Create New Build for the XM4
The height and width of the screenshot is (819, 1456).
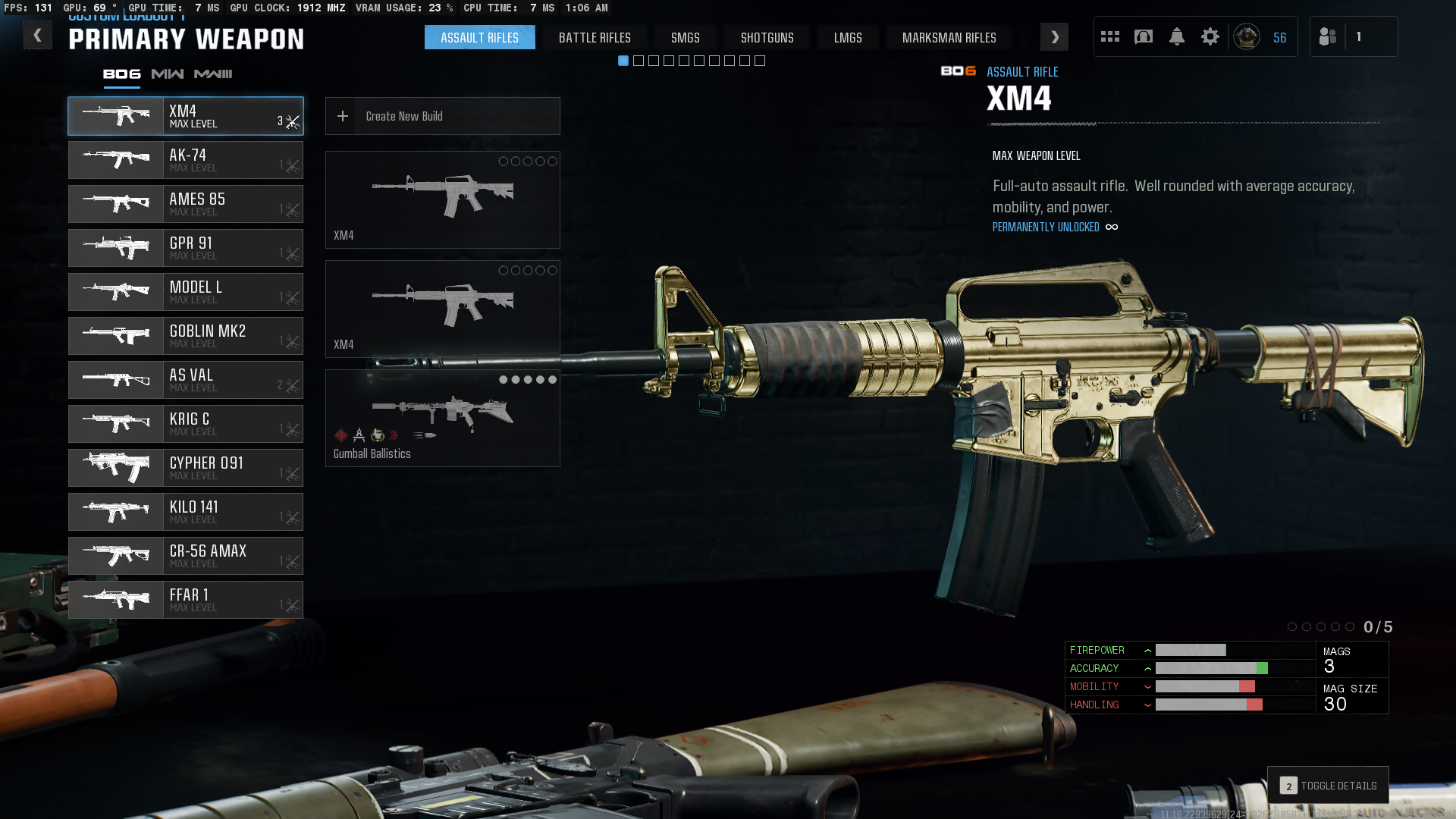443,116
